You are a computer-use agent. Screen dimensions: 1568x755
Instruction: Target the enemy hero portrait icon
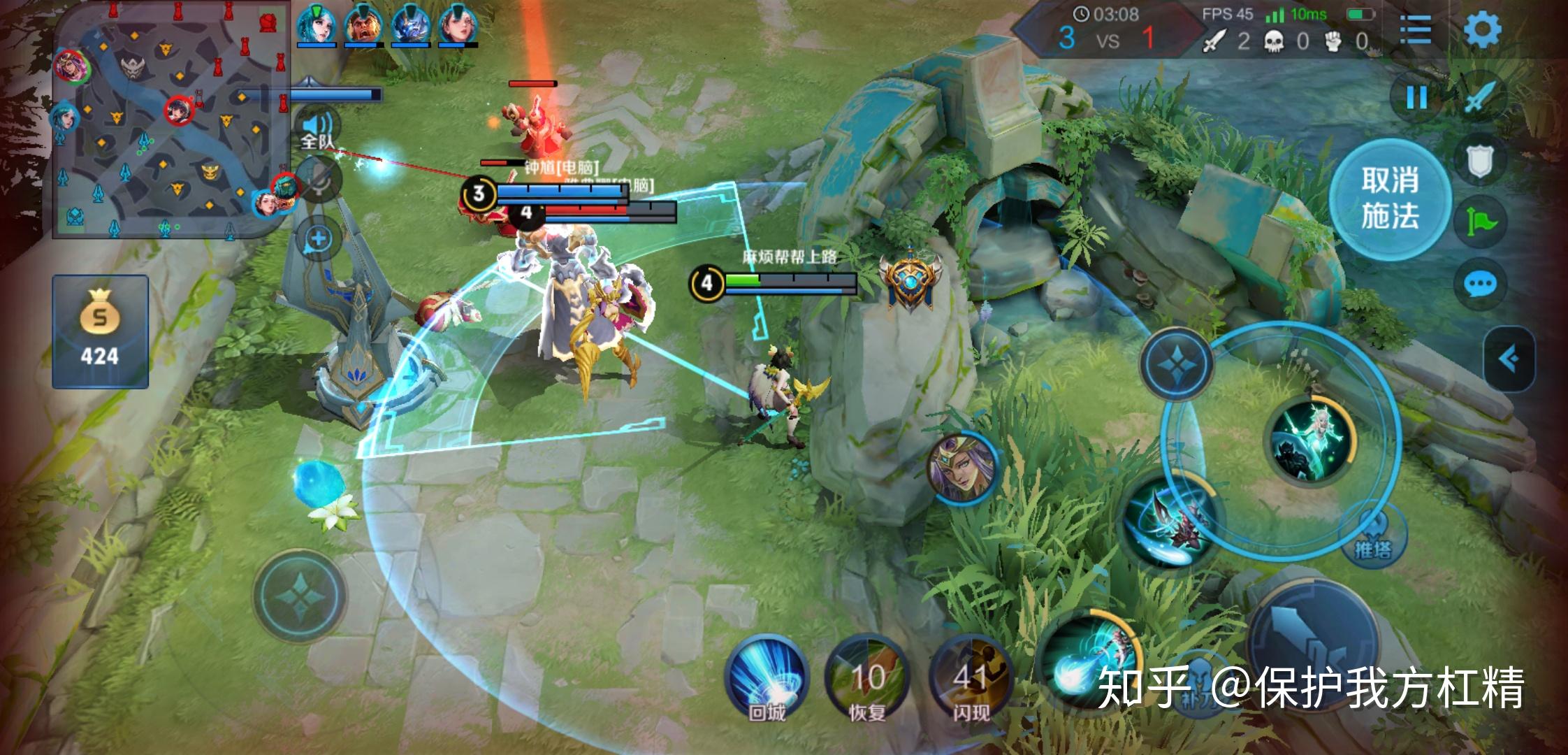pos(962,467)
